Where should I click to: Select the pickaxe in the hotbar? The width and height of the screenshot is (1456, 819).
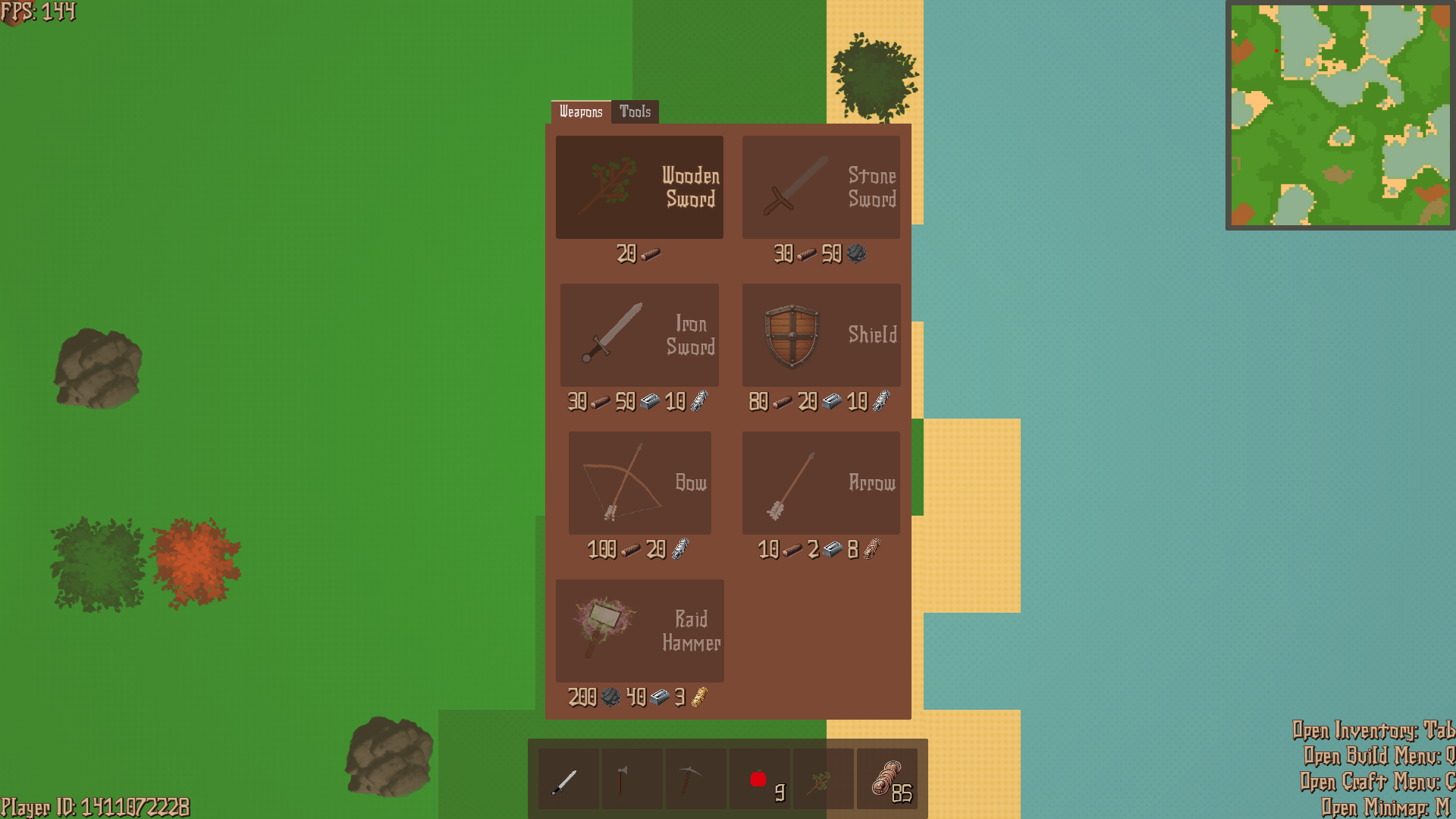point(695,777)
